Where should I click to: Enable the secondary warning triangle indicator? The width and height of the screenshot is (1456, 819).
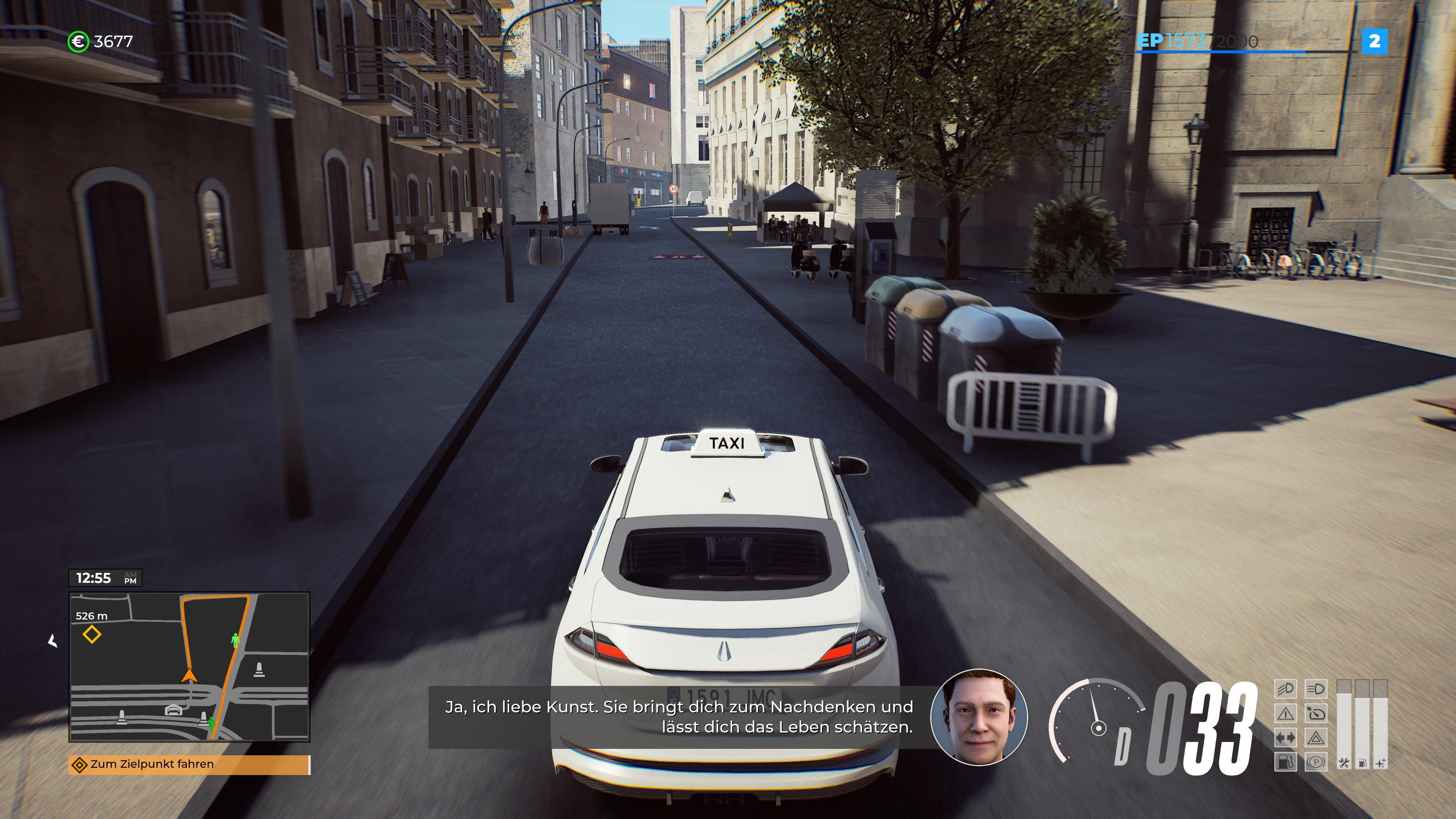point(1316,737)
